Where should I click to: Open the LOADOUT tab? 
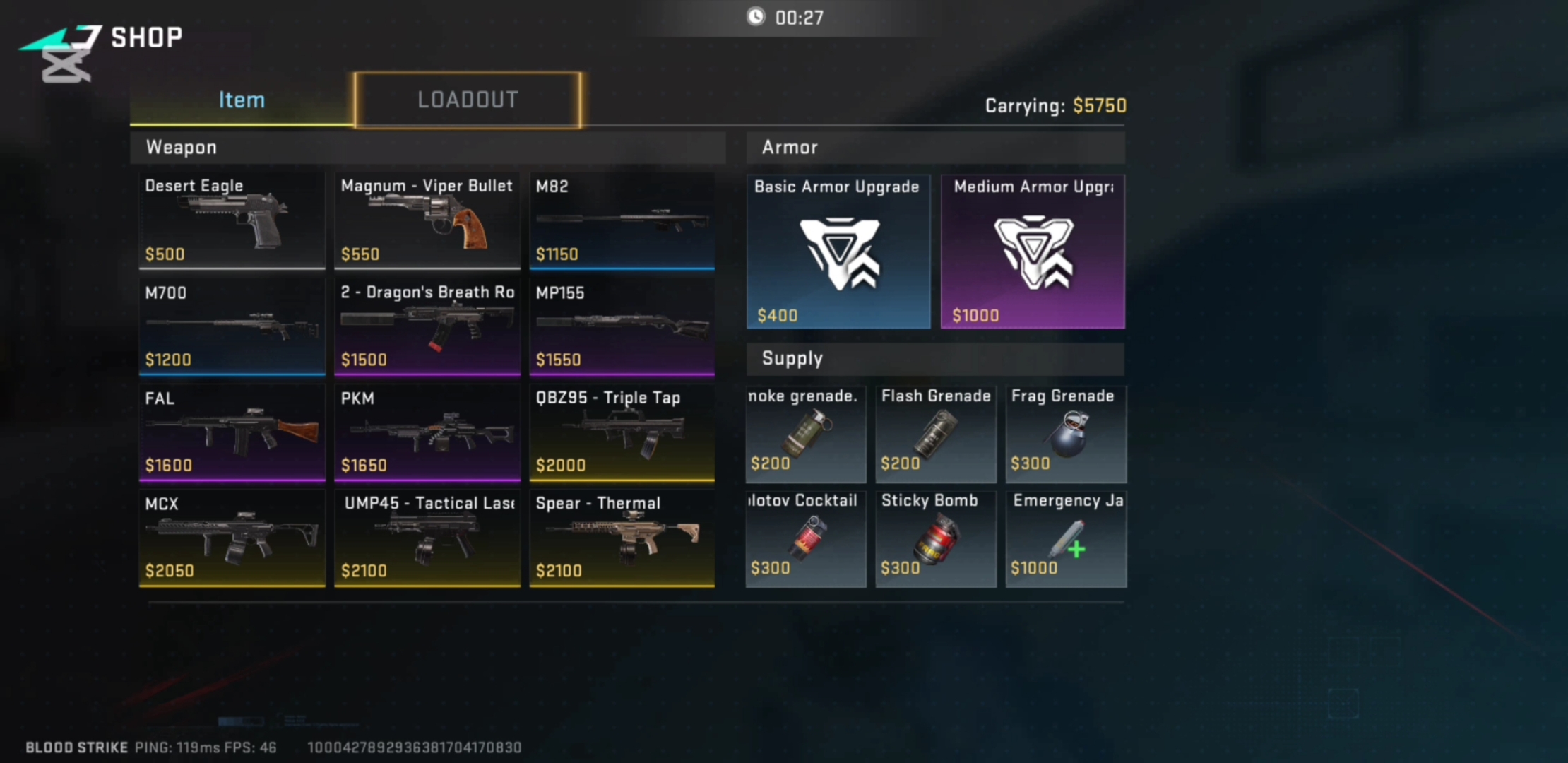click(468, 100)
